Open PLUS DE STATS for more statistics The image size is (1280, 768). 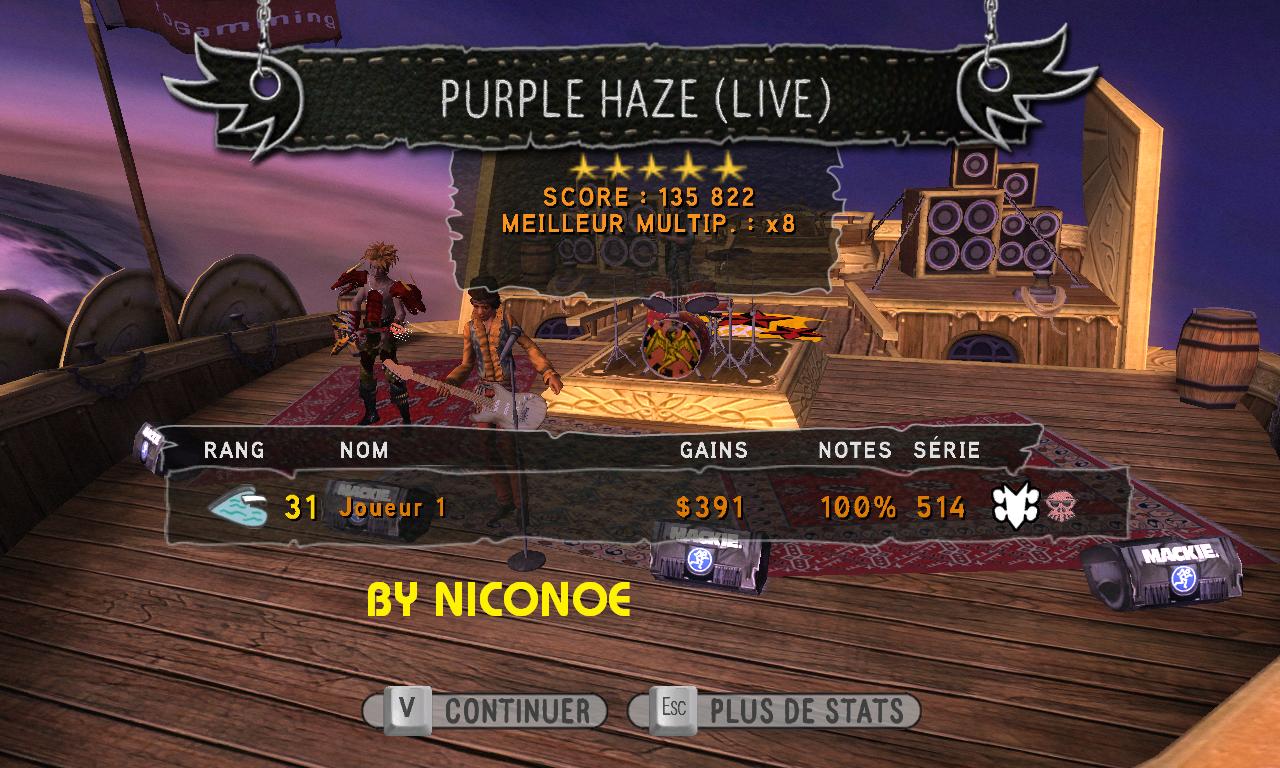coord(775,711)
